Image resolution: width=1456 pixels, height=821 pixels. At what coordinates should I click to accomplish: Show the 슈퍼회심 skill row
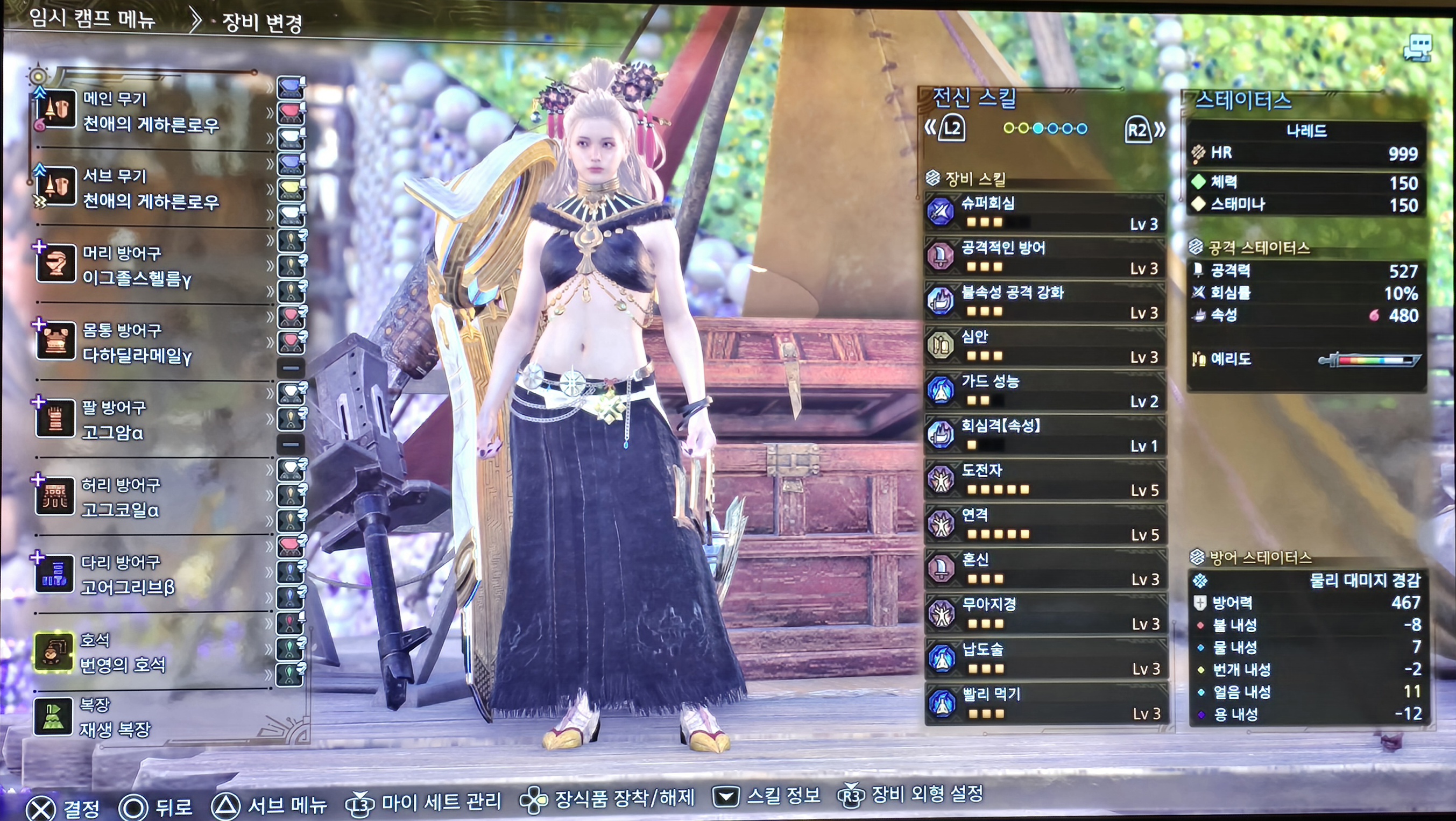point(1044,213)
